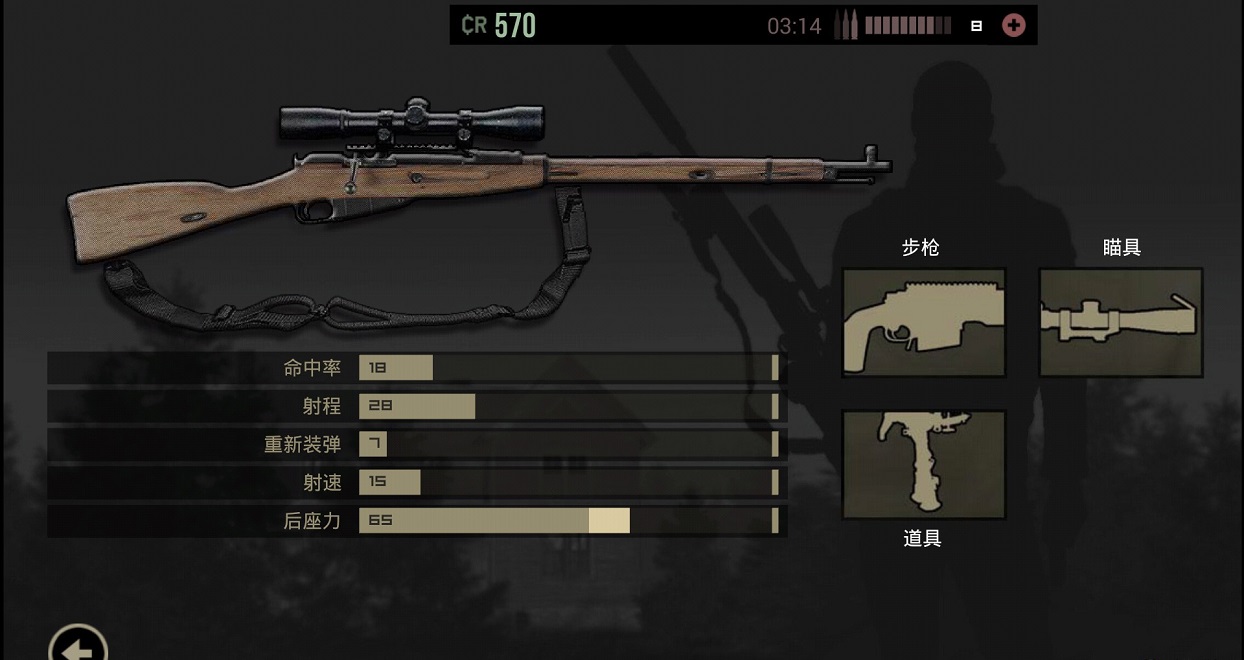Click the CR 570 currency counter
This screenshot has height=660, width=1244.
499,26
